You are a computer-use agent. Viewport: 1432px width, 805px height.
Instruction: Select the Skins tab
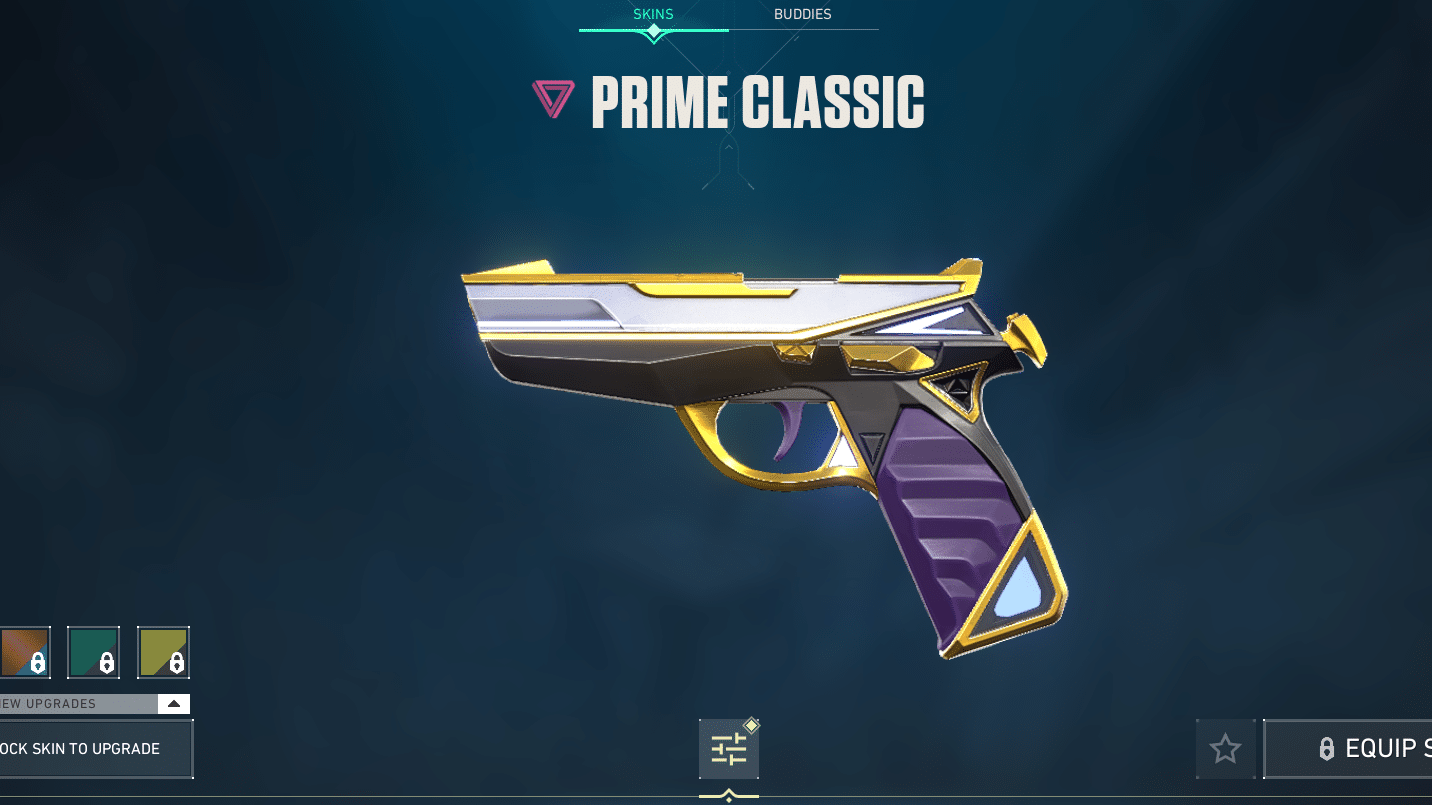click(653, 14)
